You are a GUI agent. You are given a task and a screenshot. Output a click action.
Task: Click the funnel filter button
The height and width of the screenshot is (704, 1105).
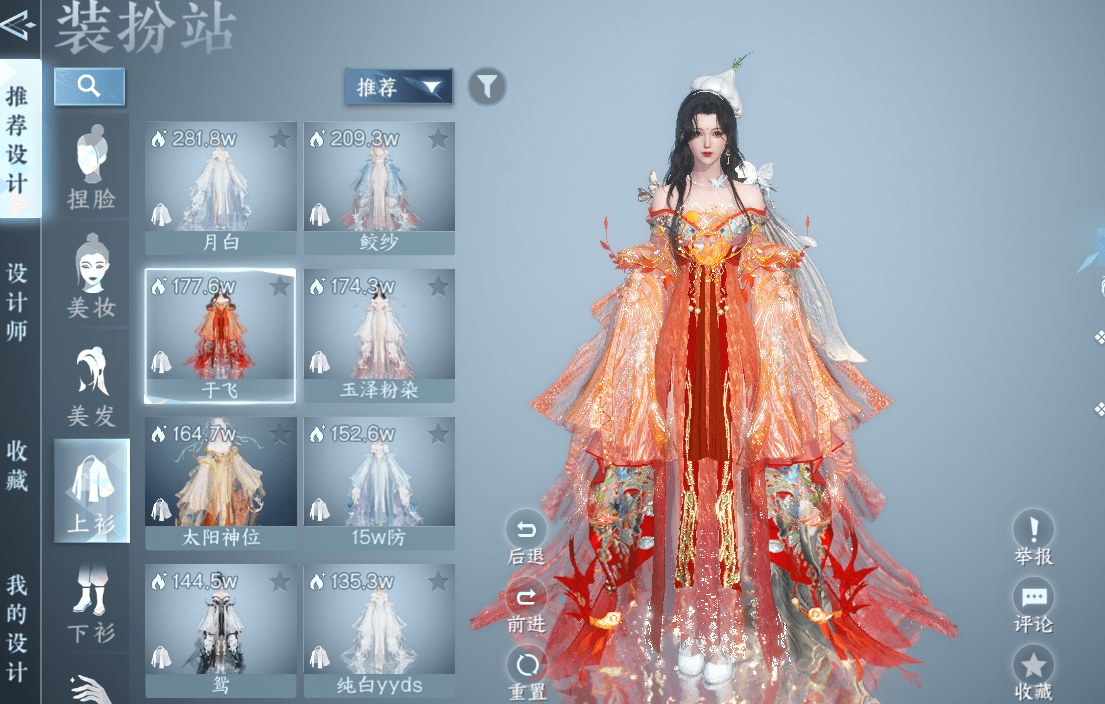486,87
